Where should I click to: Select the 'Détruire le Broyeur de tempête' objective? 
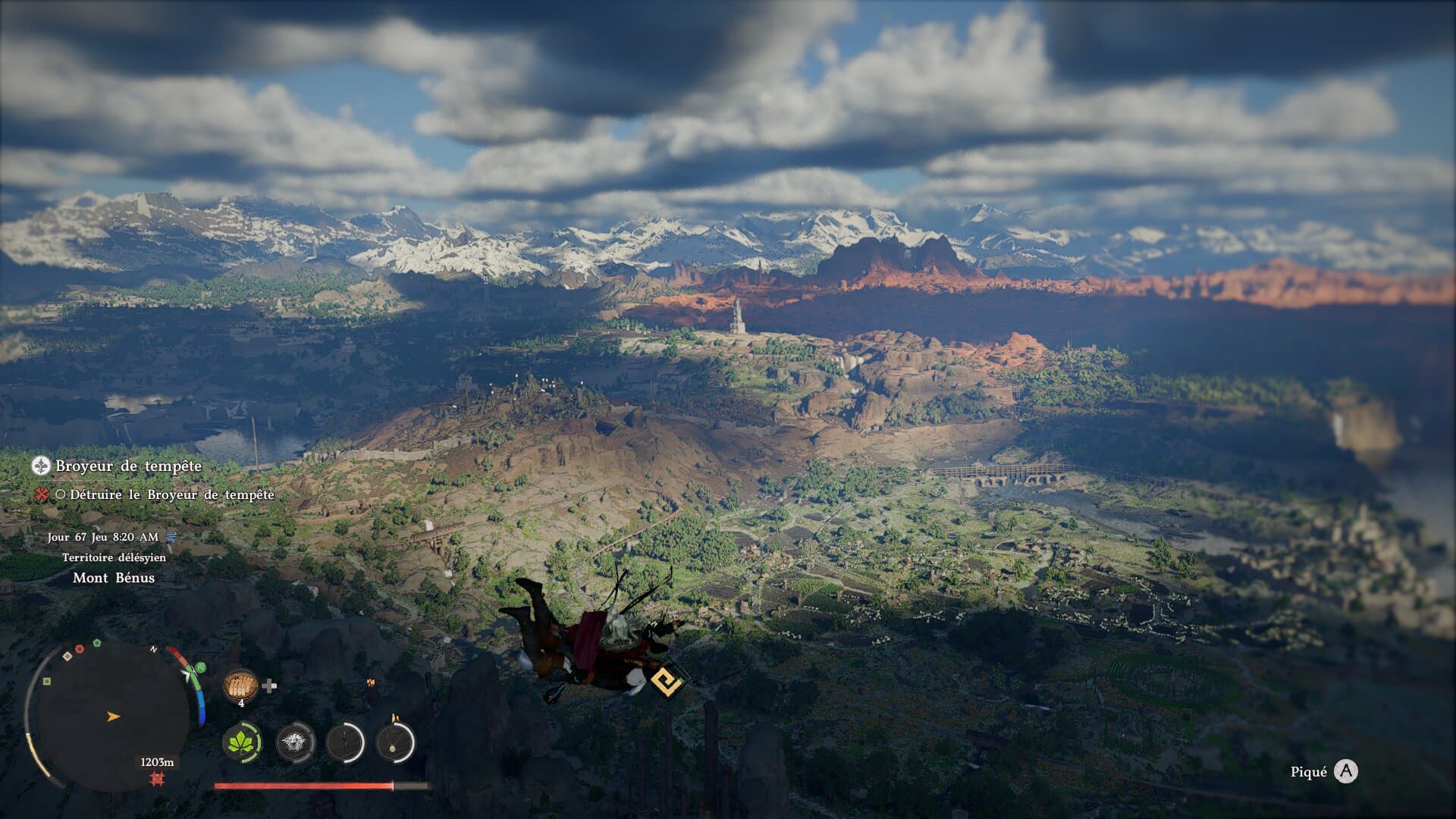tap(171, 494)
